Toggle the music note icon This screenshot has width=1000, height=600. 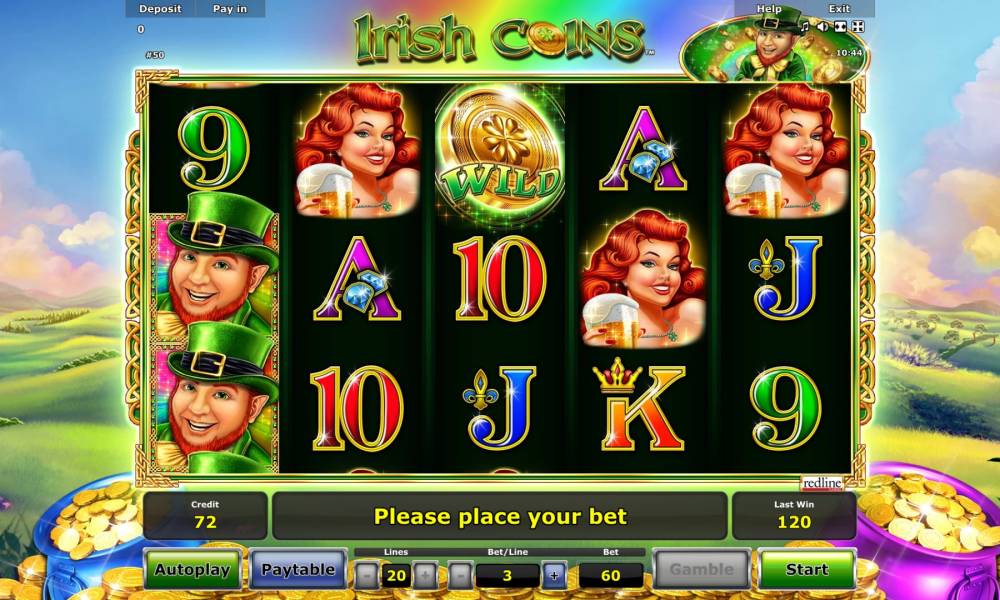click(805, 26)
